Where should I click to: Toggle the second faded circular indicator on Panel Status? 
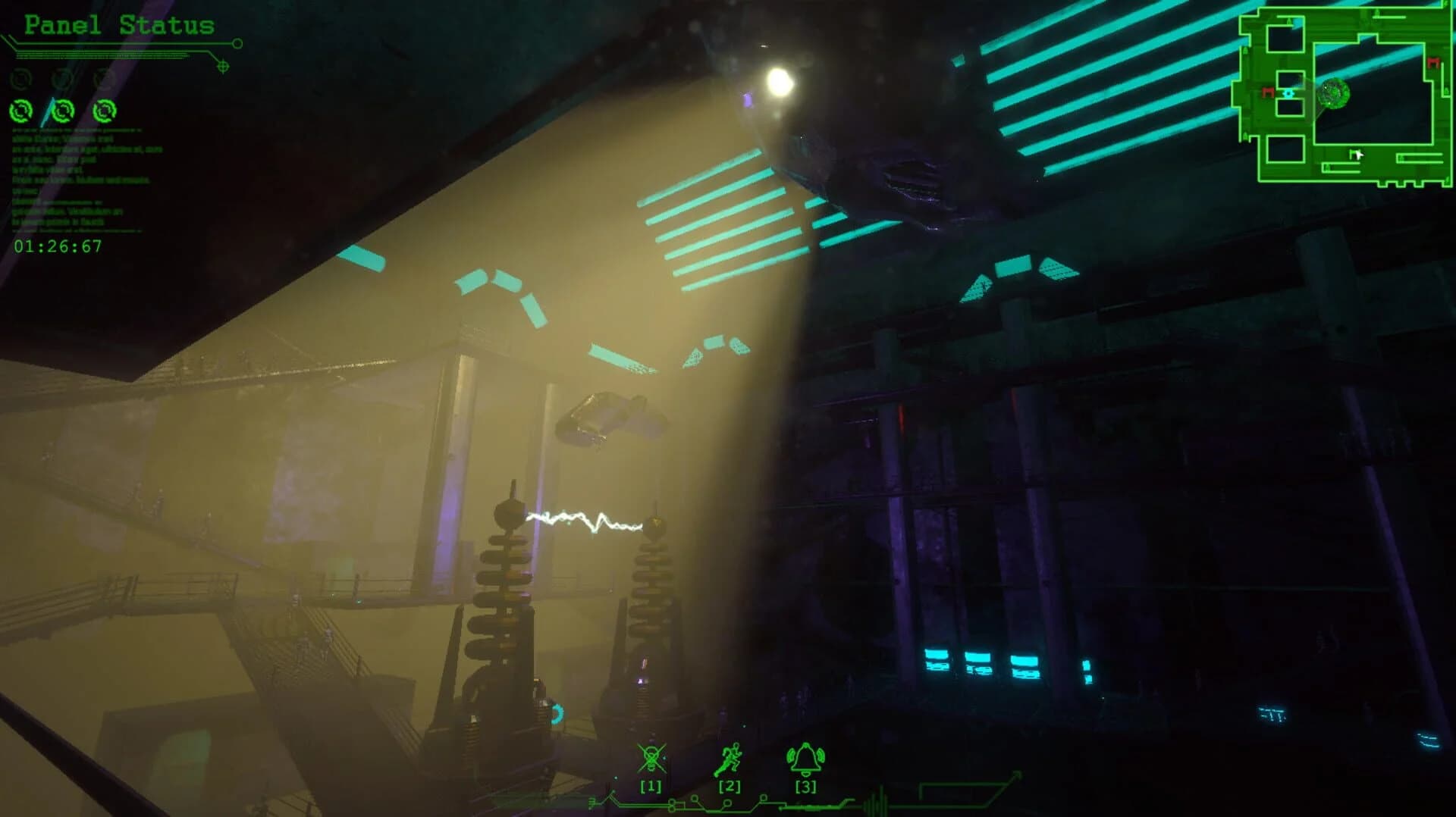point(62,79)
